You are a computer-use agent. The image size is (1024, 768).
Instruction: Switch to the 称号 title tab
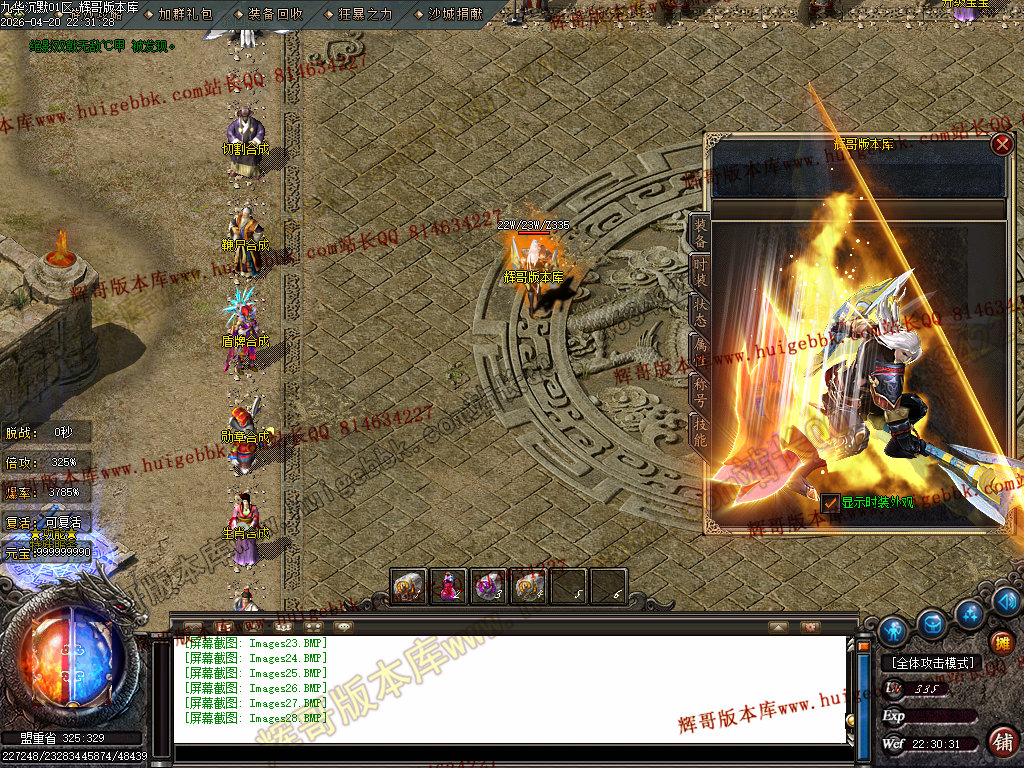(701, 393)
